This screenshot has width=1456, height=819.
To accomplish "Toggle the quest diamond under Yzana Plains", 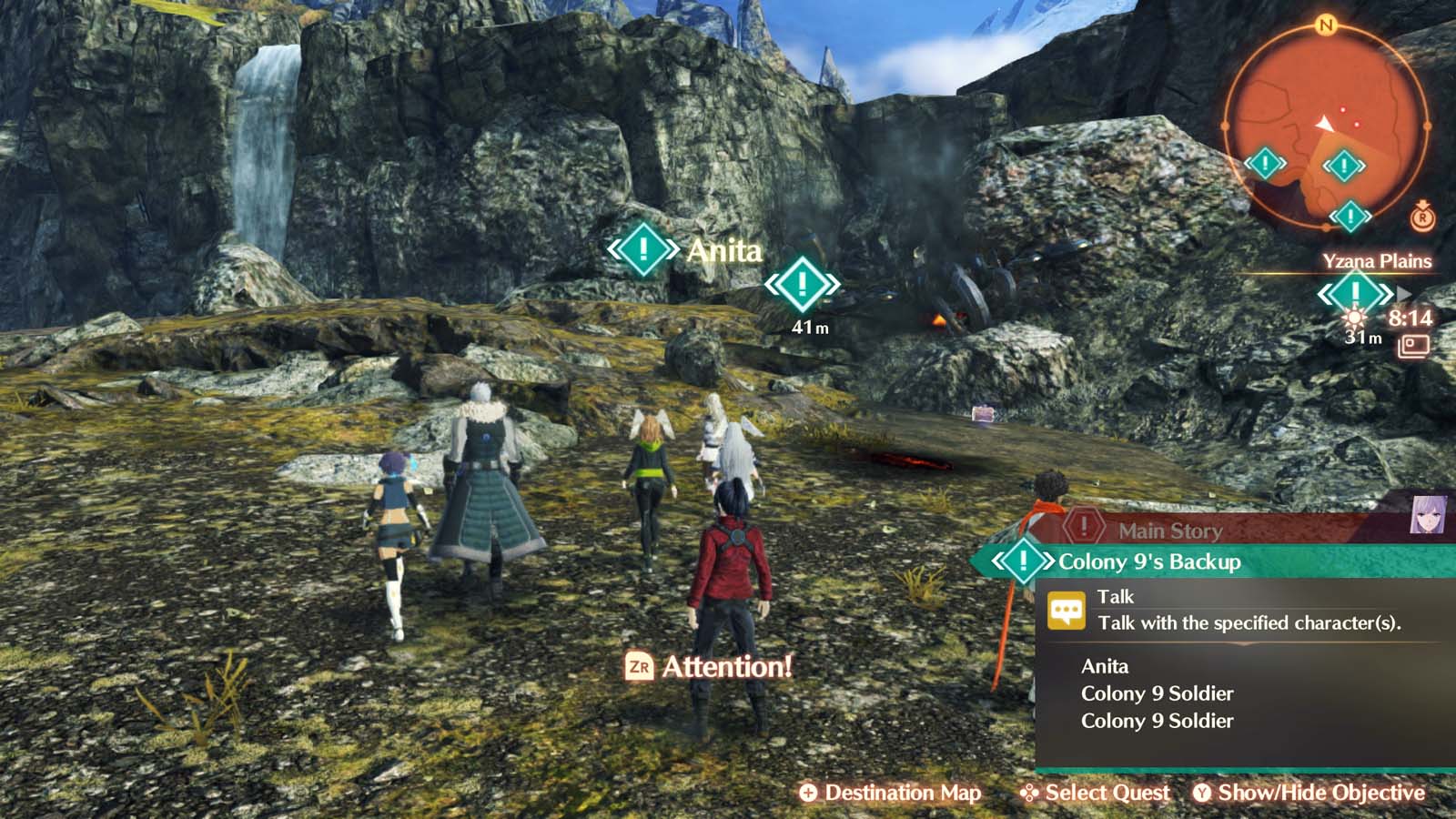I will 1355,292.
